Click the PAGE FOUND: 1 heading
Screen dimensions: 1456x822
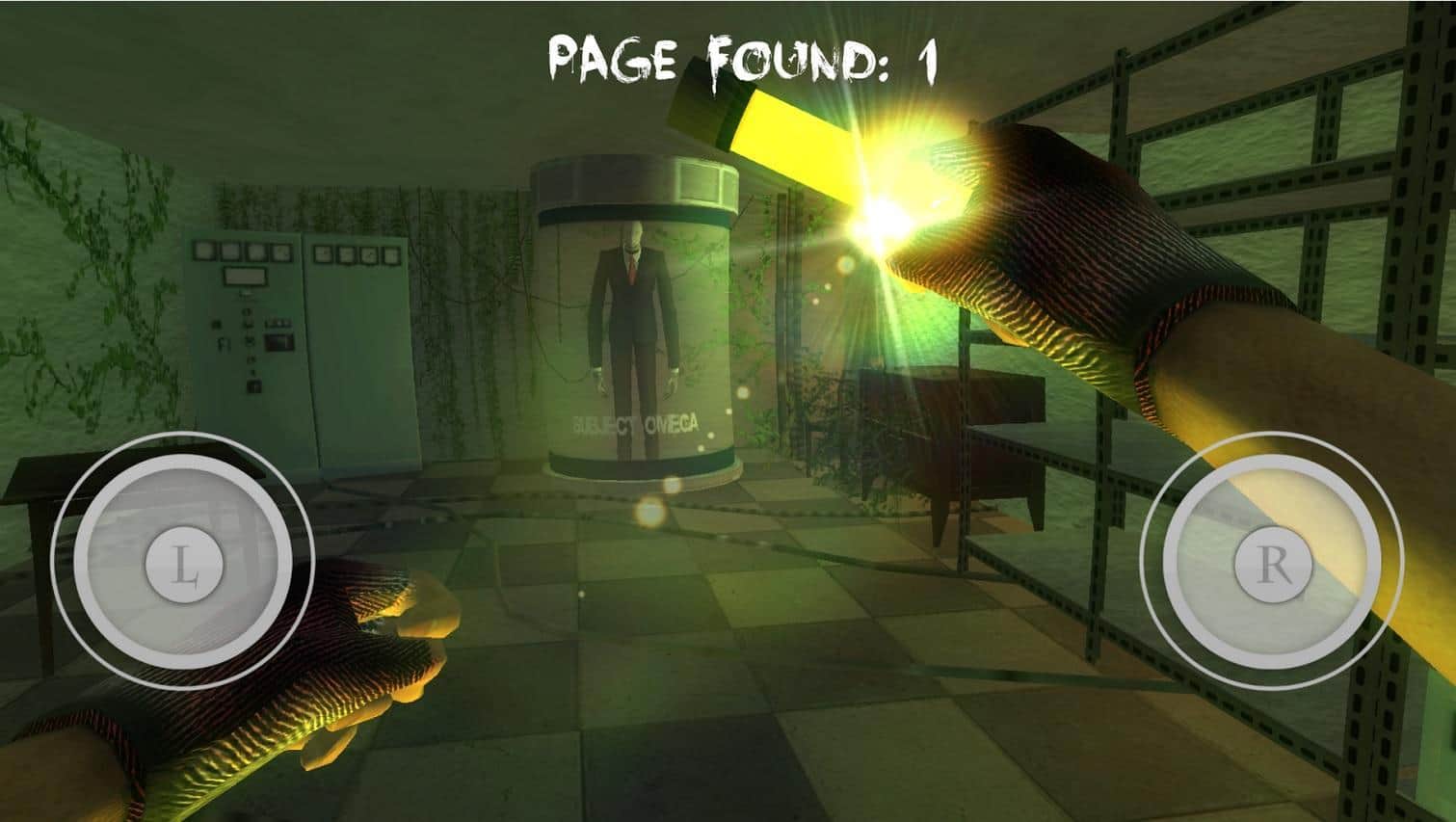(x=742, y=58)
